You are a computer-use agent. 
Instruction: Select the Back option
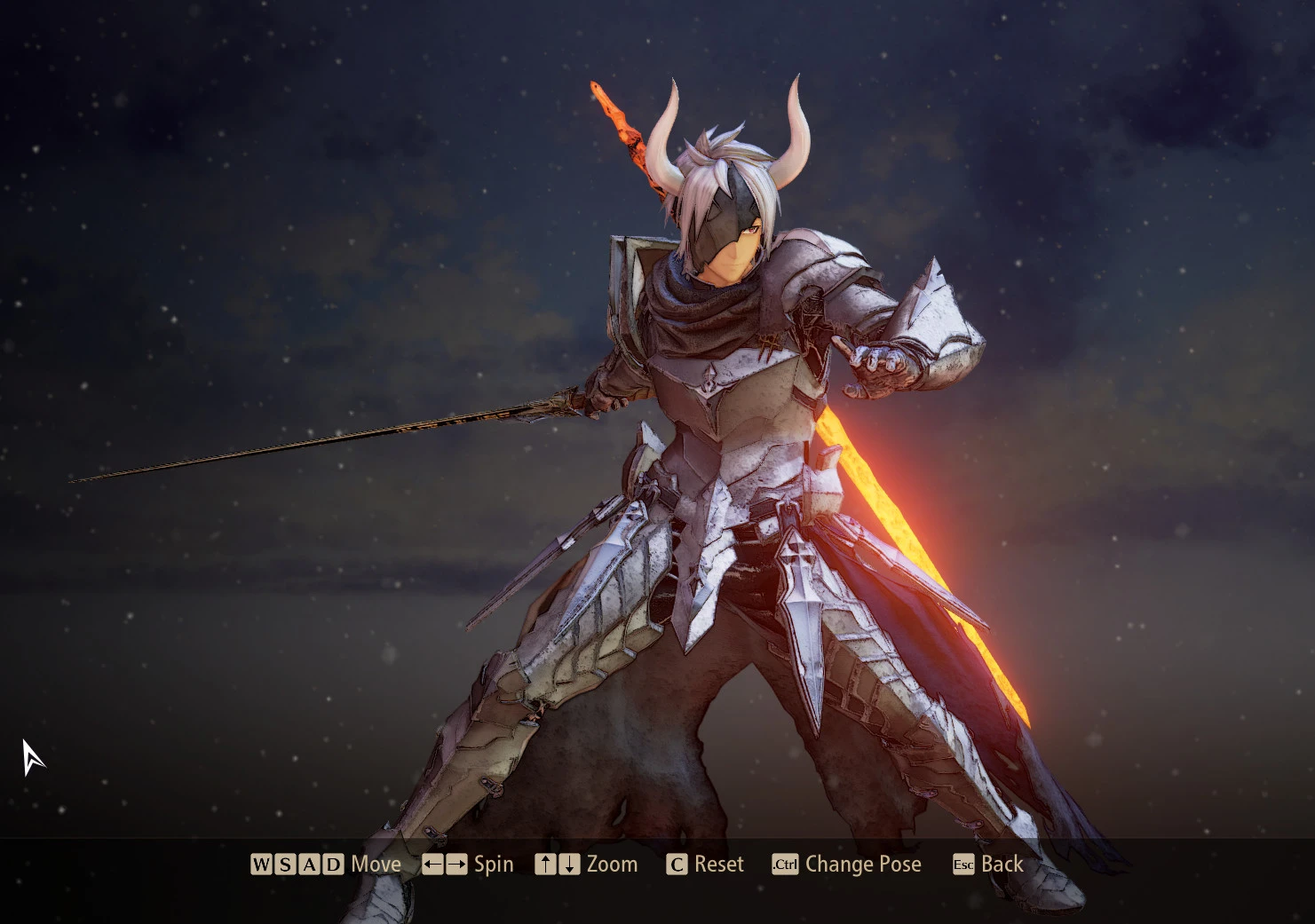coord(1002,864)
